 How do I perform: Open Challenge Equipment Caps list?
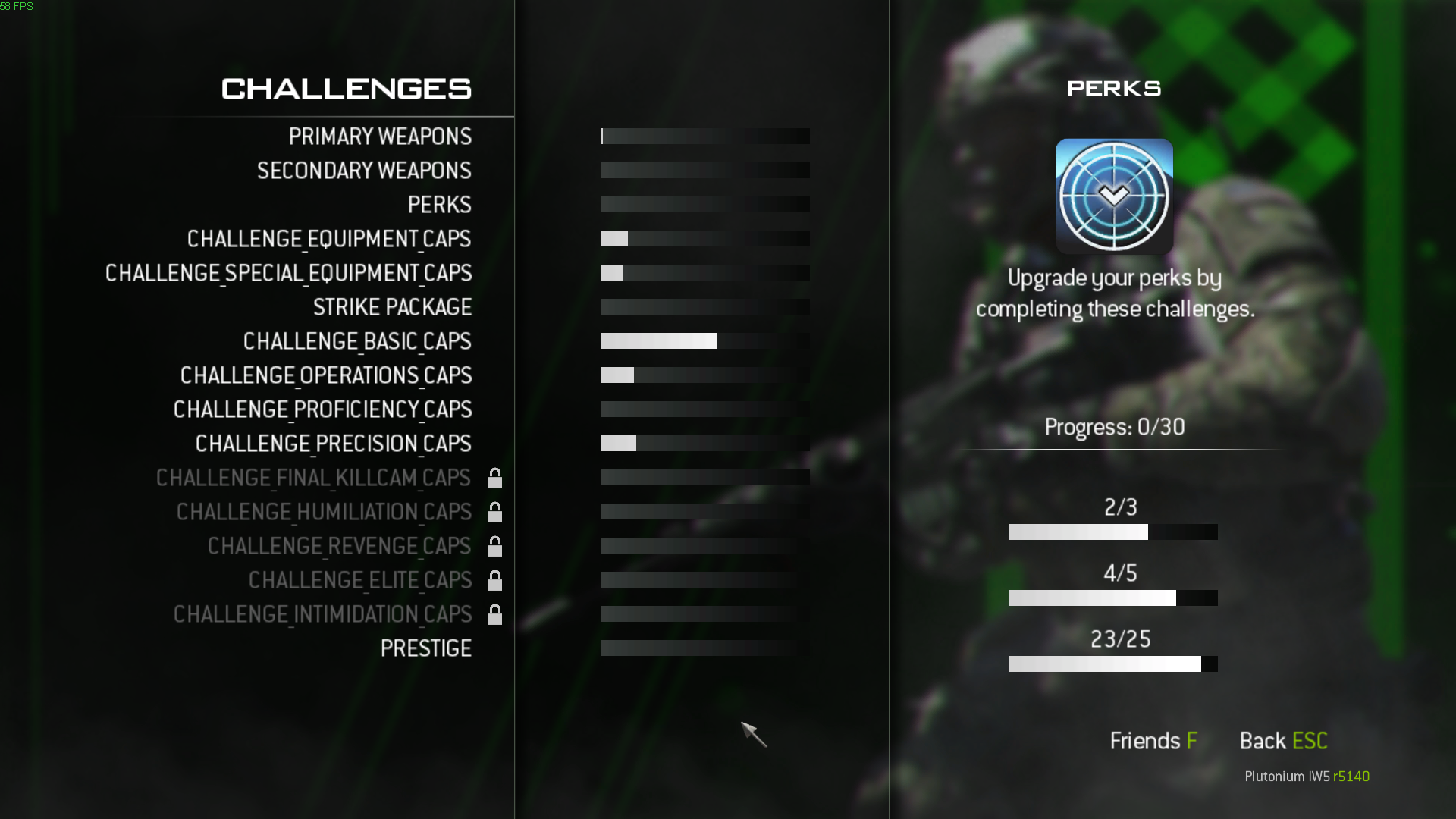329,239
